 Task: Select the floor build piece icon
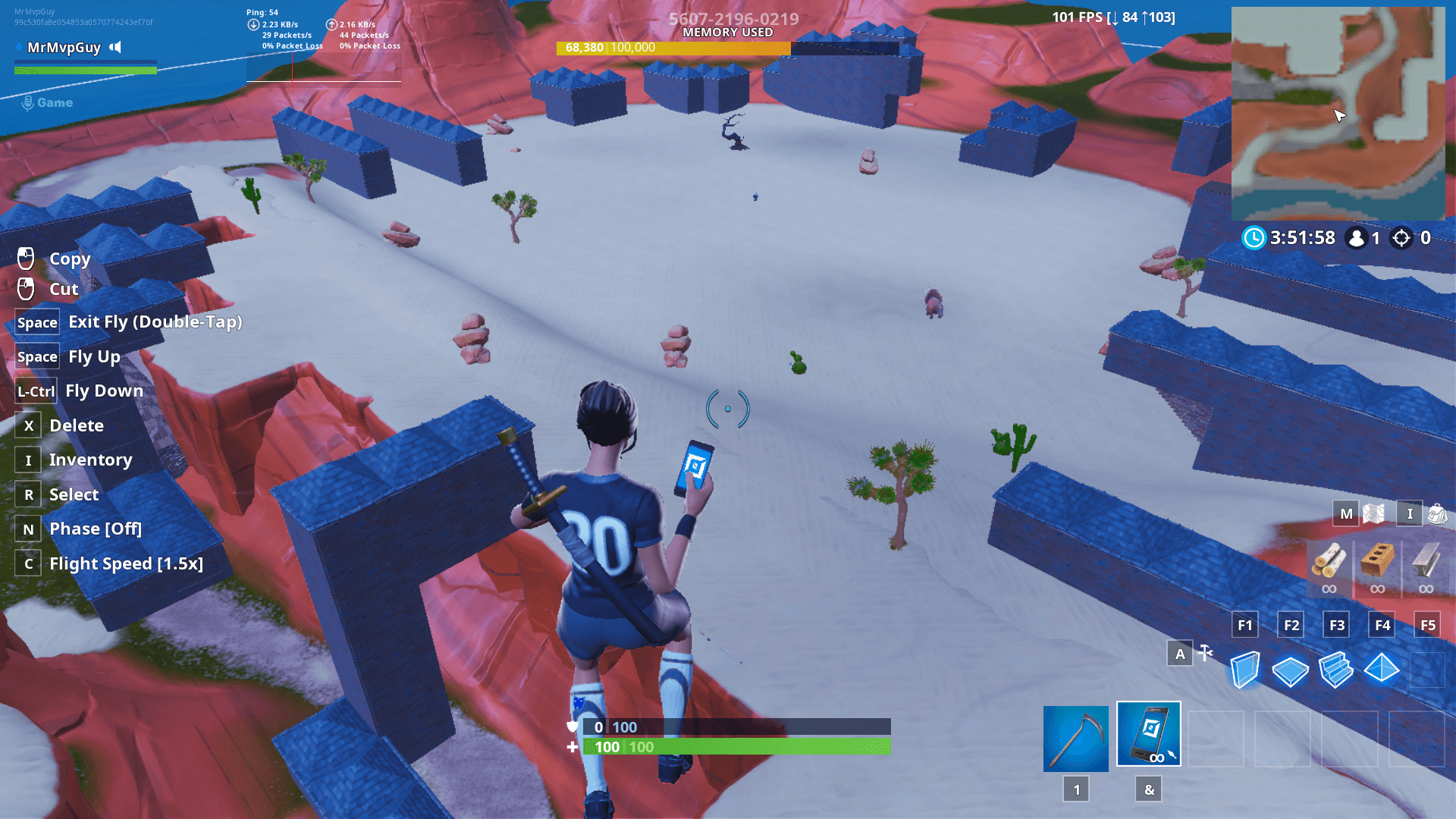point(1291,670)
